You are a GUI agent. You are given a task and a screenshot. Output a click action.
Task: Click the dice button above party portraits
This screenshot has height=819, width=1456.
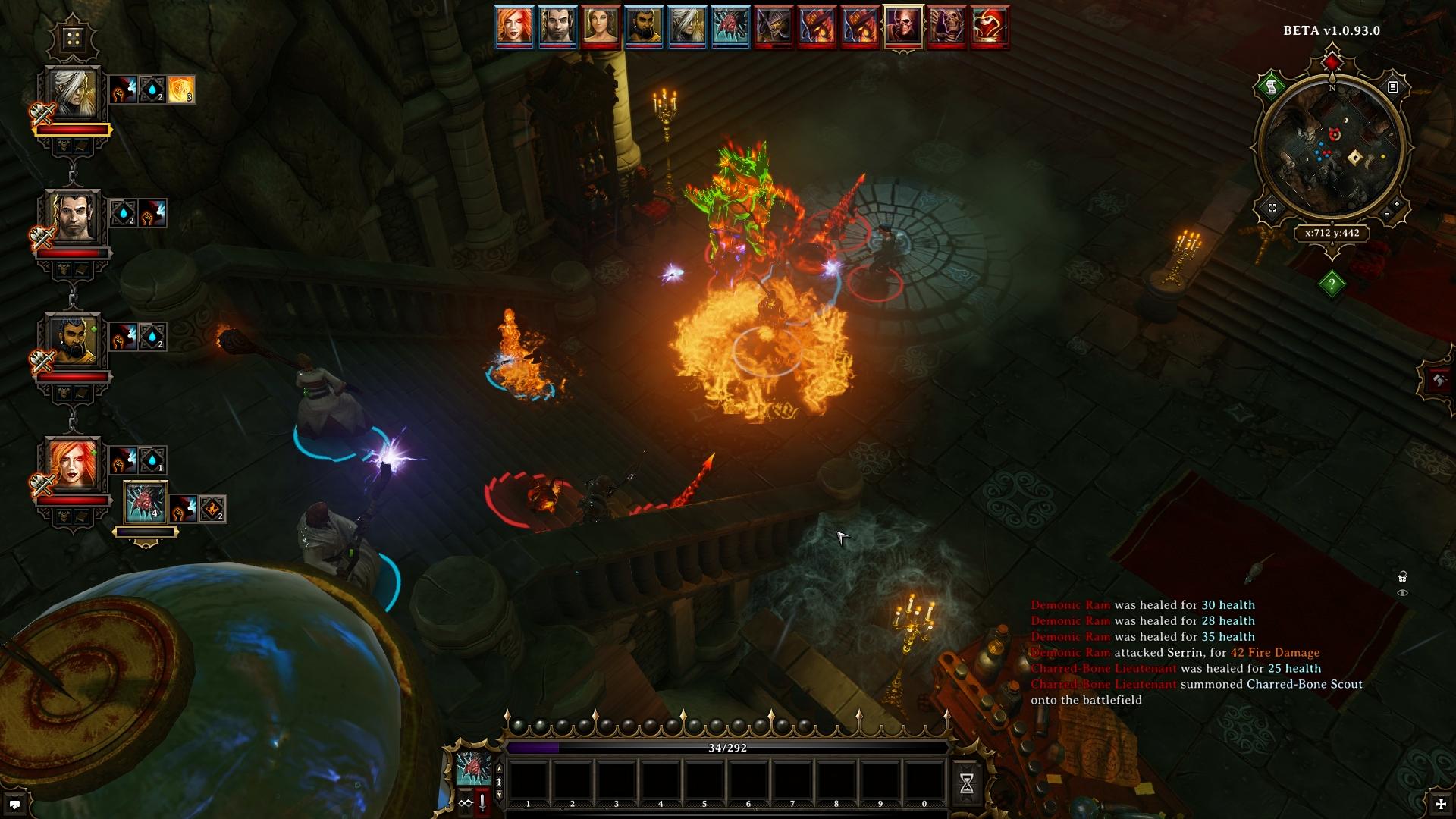point(73,38)
